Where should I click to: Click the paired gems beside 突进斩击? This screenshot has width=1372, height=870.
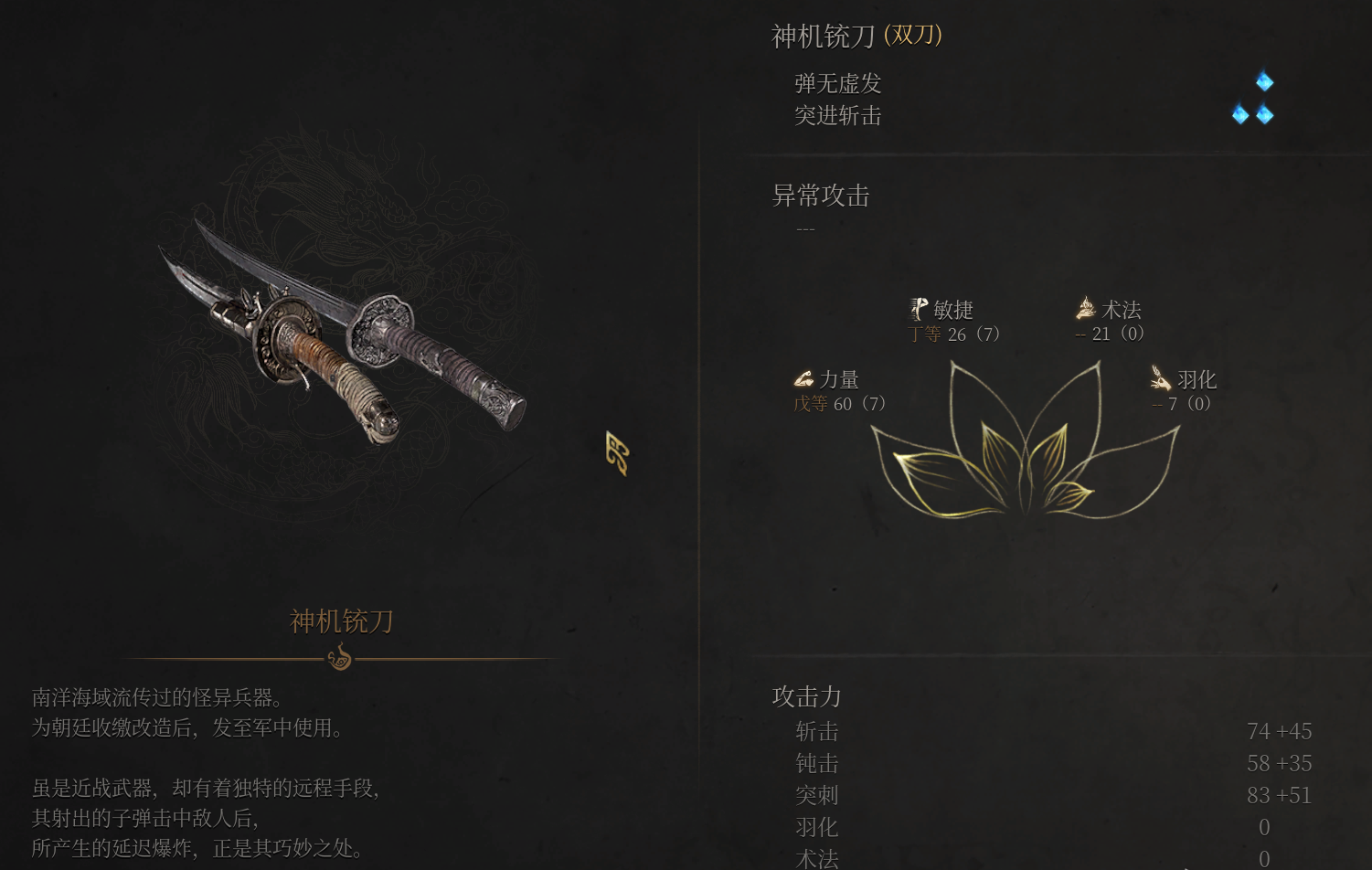point(1252,115)
